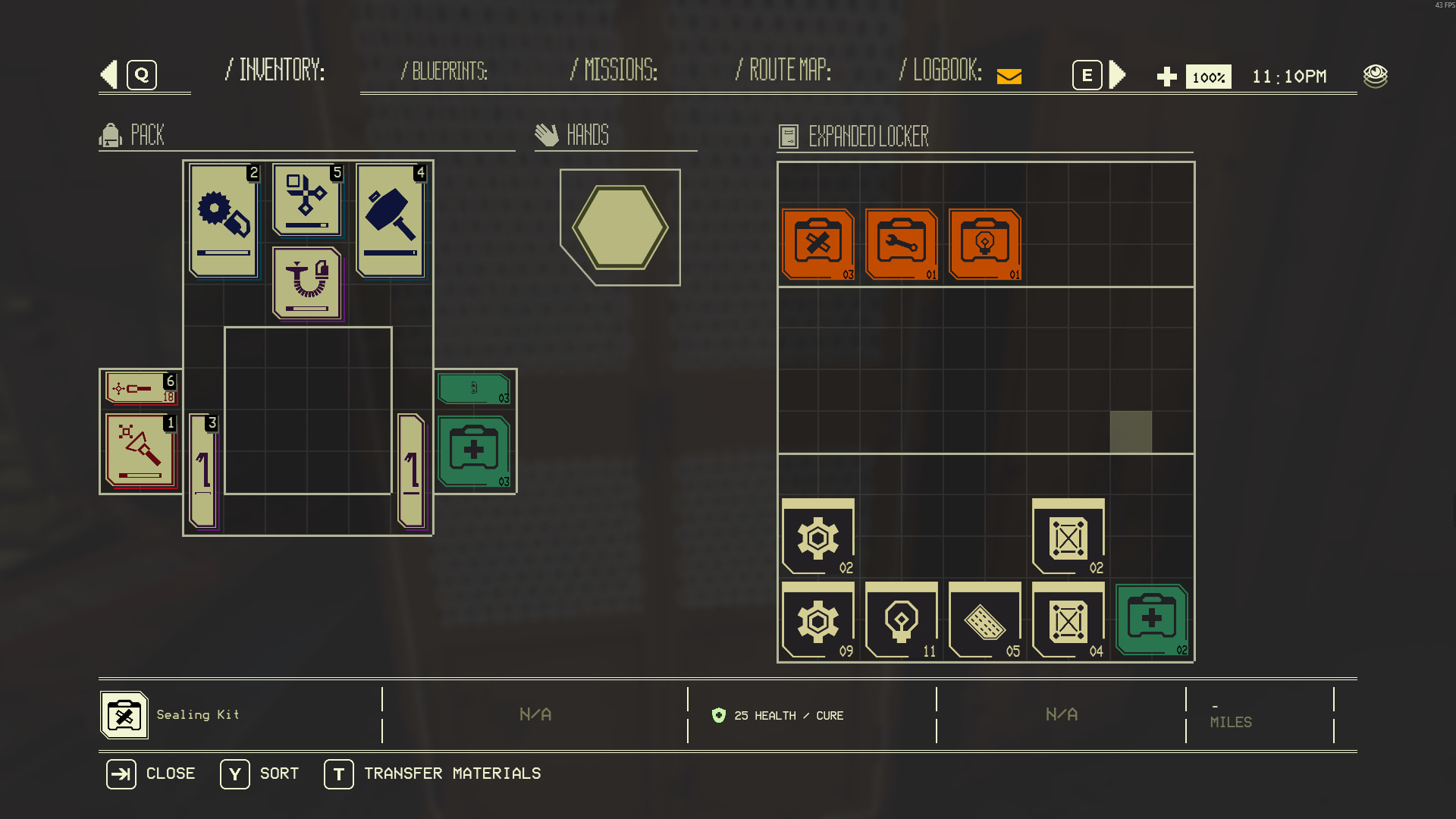The height and width of the screenshot is (819, 1456).
Task: Click Transfer Materials
Action: (433, 773)
